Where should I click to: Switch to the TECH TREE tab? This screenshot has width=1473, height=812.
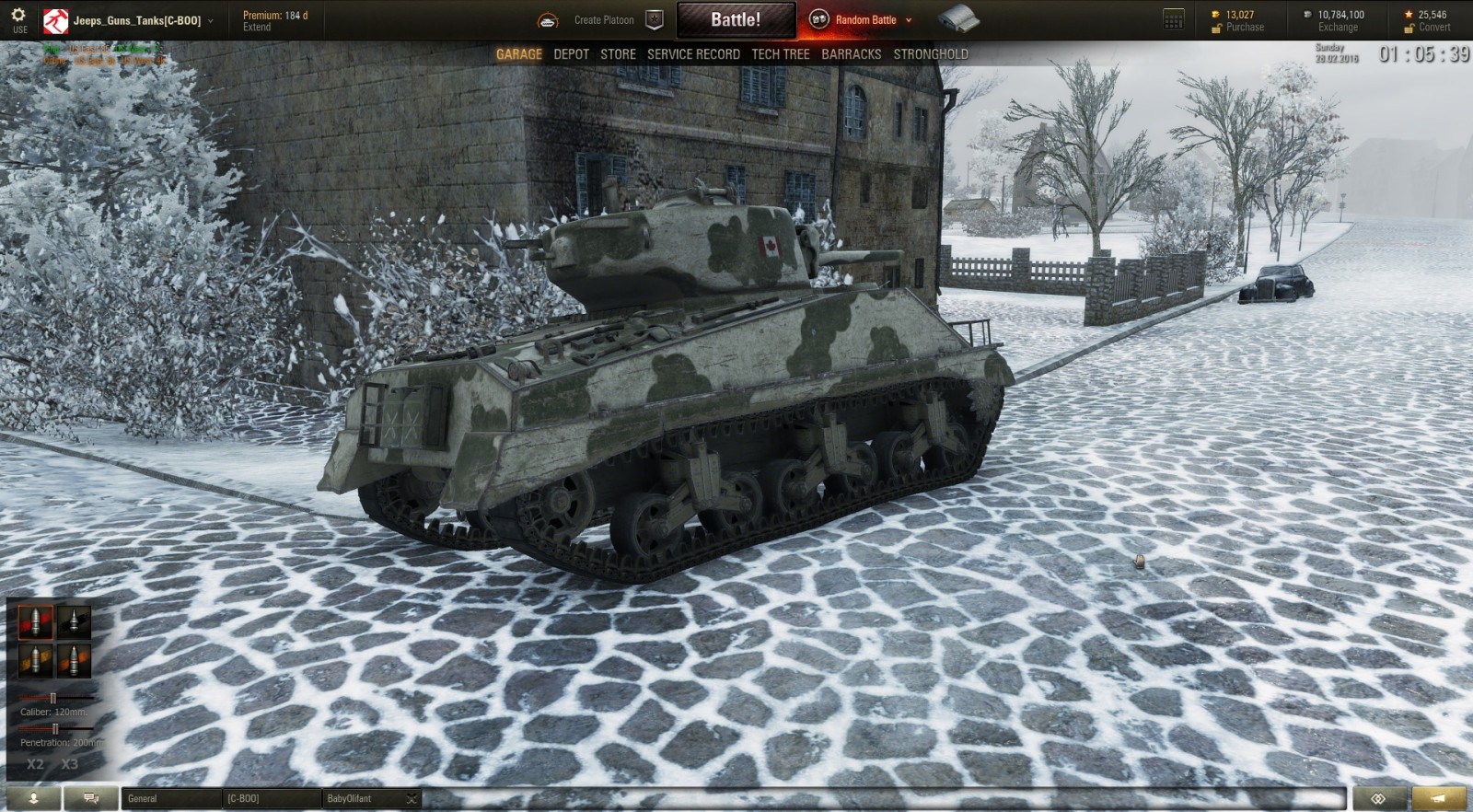(780, 54)
